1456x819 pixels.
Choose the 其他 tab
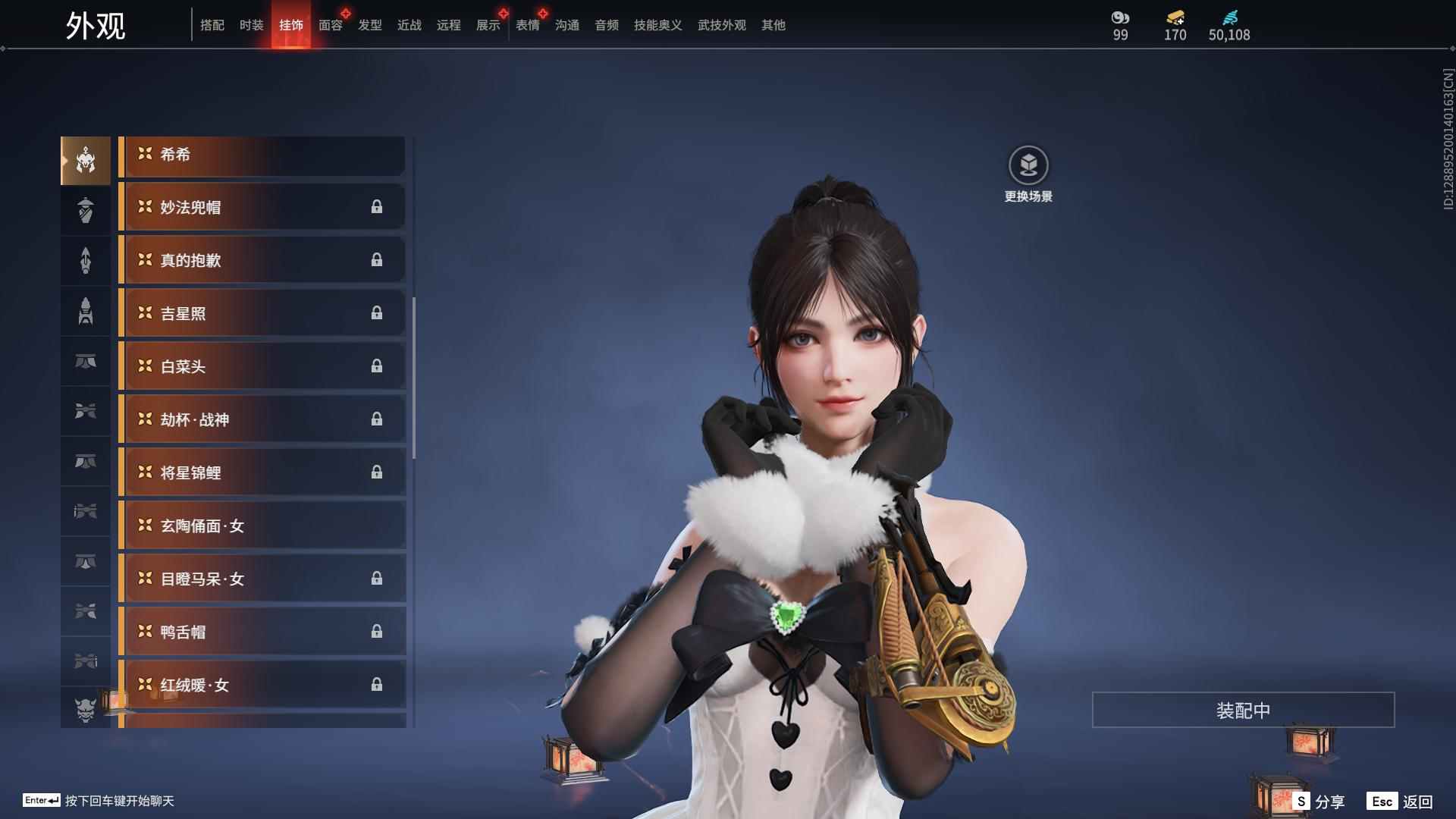[773, 25]
